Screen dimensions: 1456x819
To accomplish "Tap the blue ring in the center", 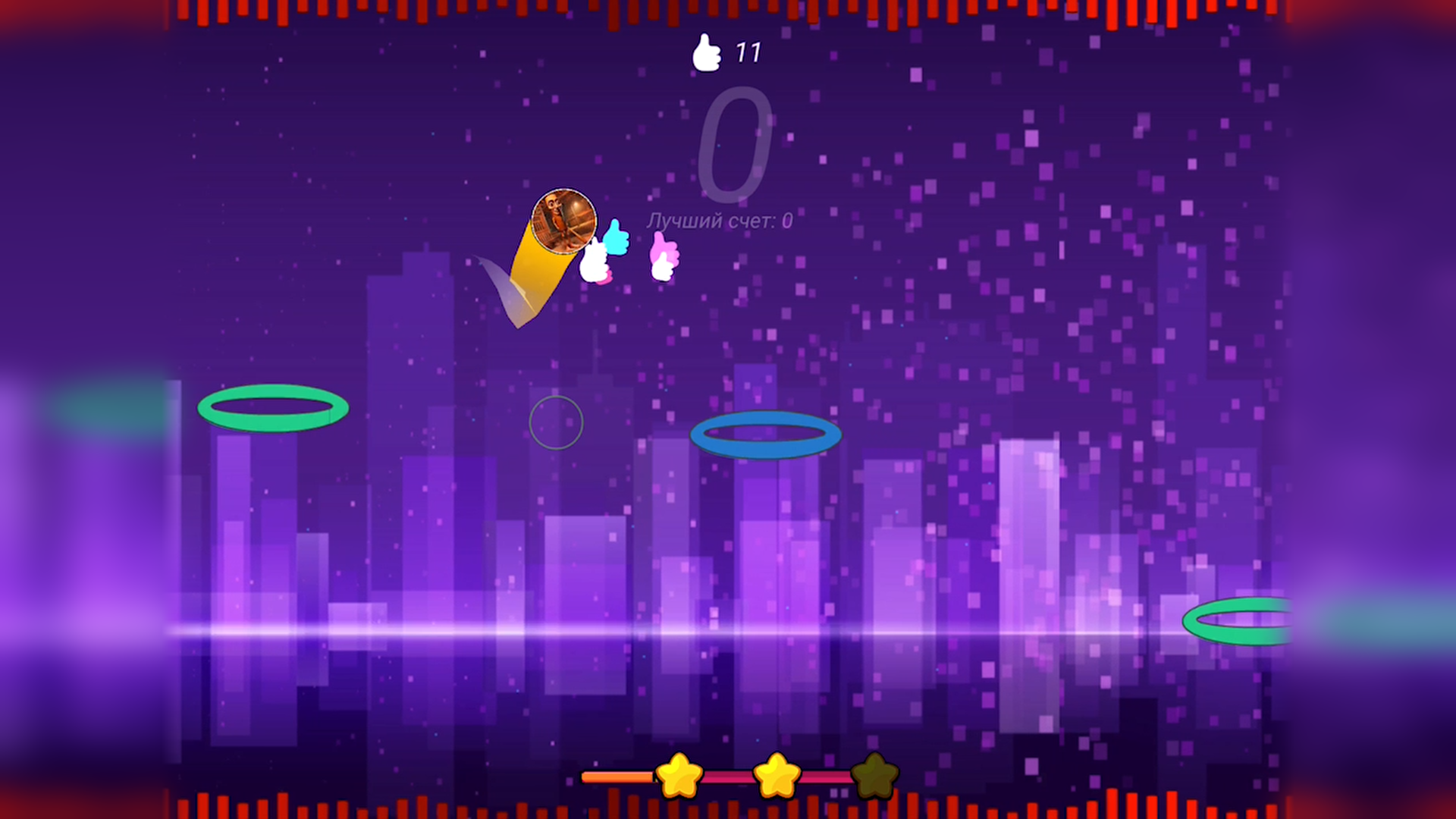I will coord(767,434).
